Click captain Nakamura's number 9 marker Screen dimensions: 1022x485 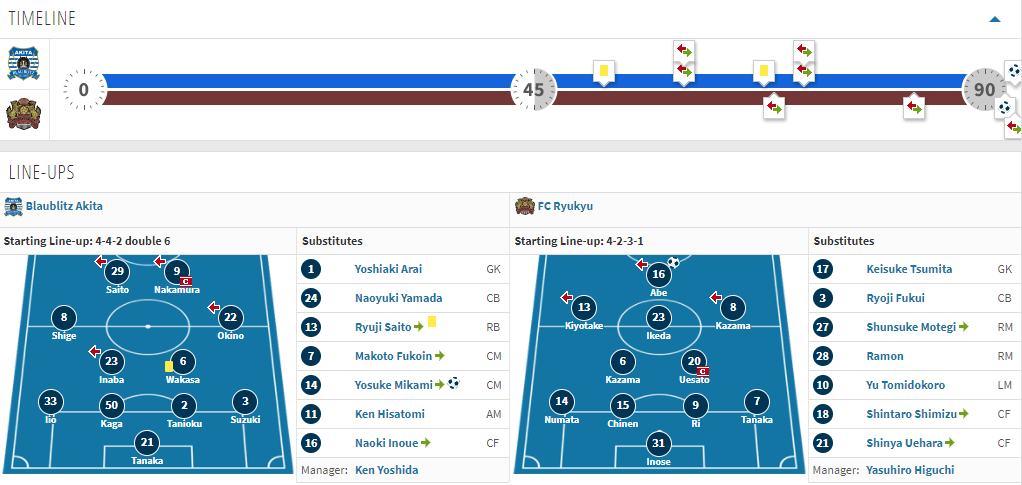177,271
